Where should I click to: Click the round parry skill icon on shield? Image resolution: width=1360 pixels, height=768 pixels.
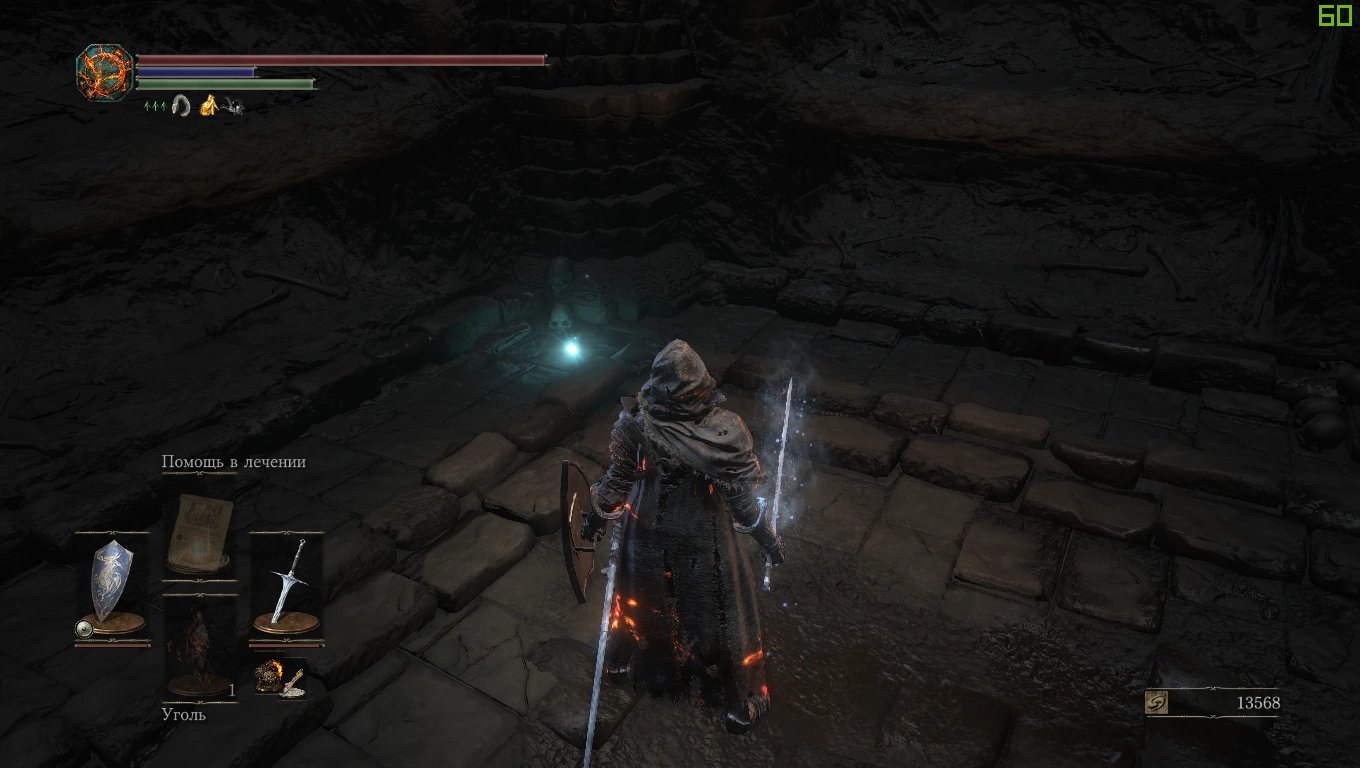(85, 628)
